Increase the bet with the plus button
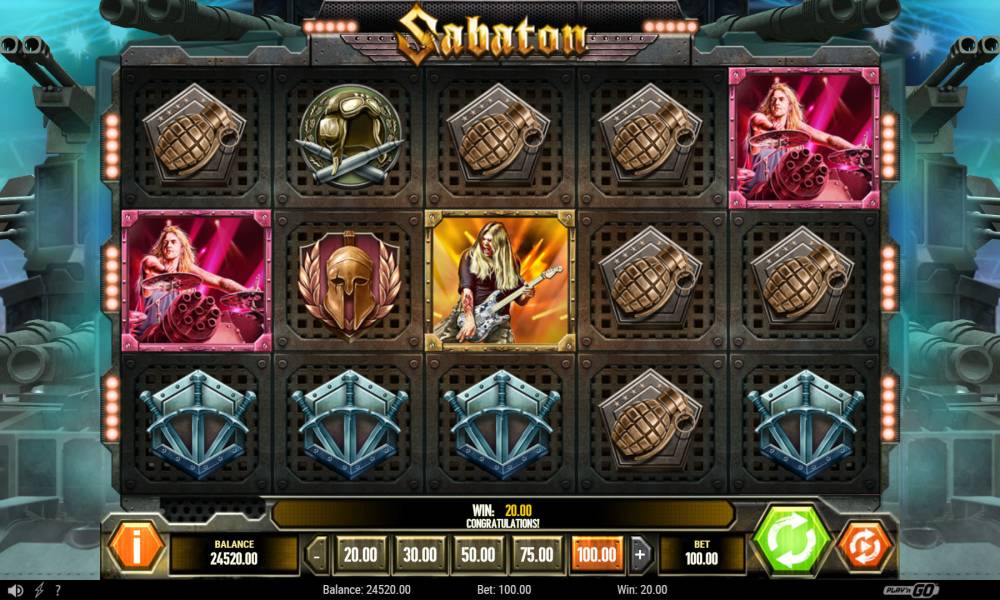1000x600 pixels. click(641, 553)
